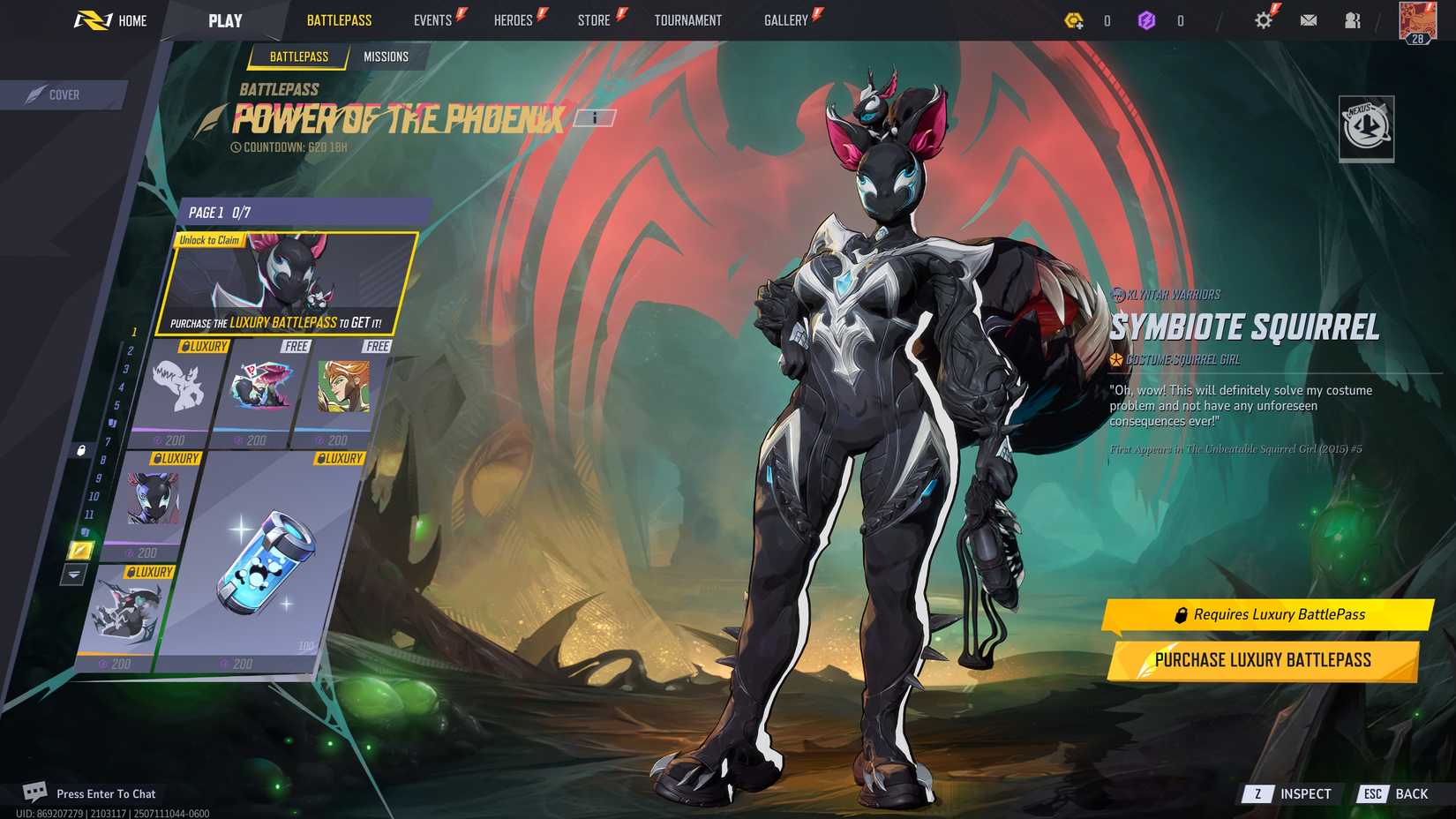Screen dimensions: 1456x819
Task: Open the settings gear icon
Action: tap(1263, 19)
